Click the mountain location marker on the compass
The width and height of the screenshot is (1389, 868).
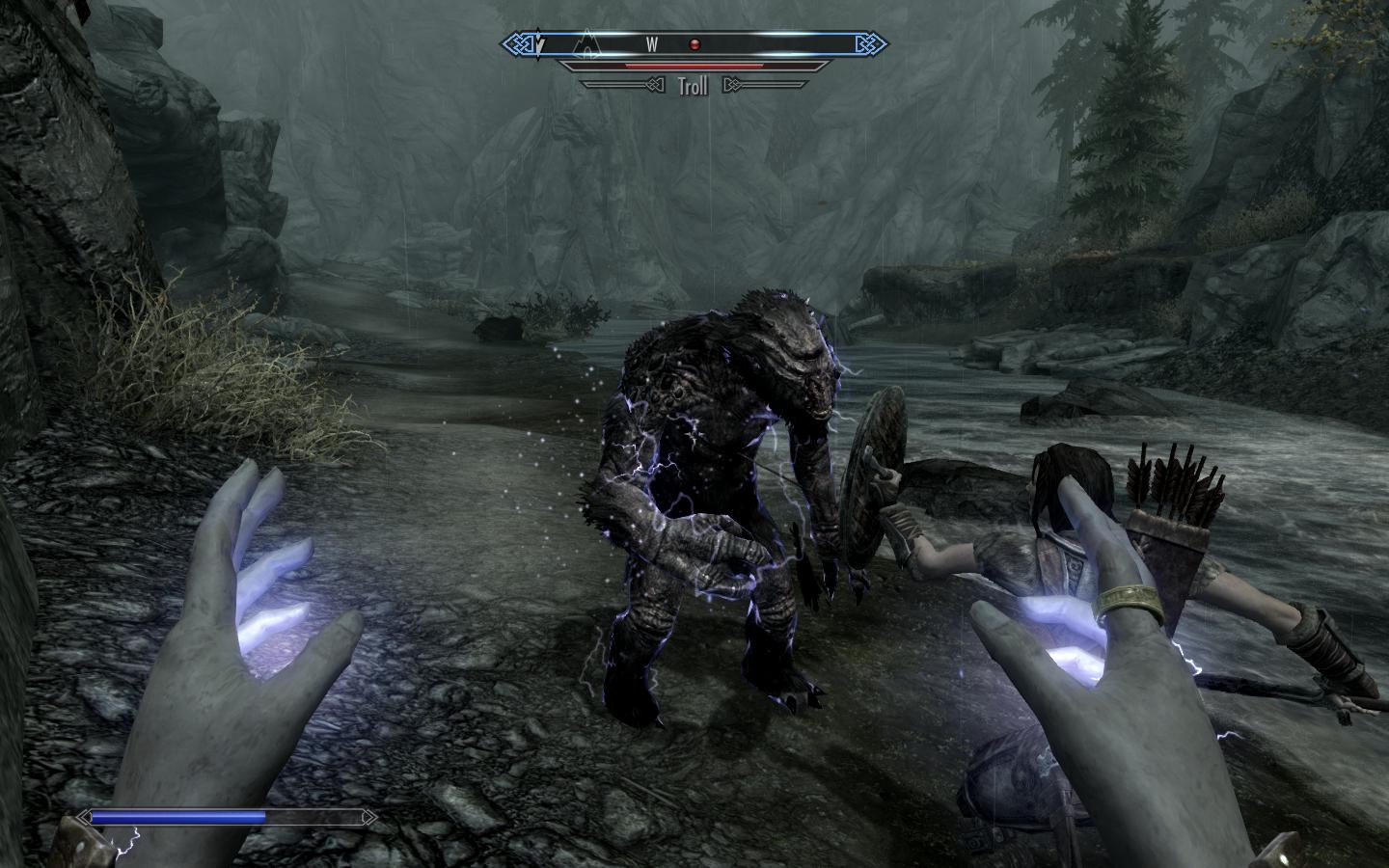point(586,43)
